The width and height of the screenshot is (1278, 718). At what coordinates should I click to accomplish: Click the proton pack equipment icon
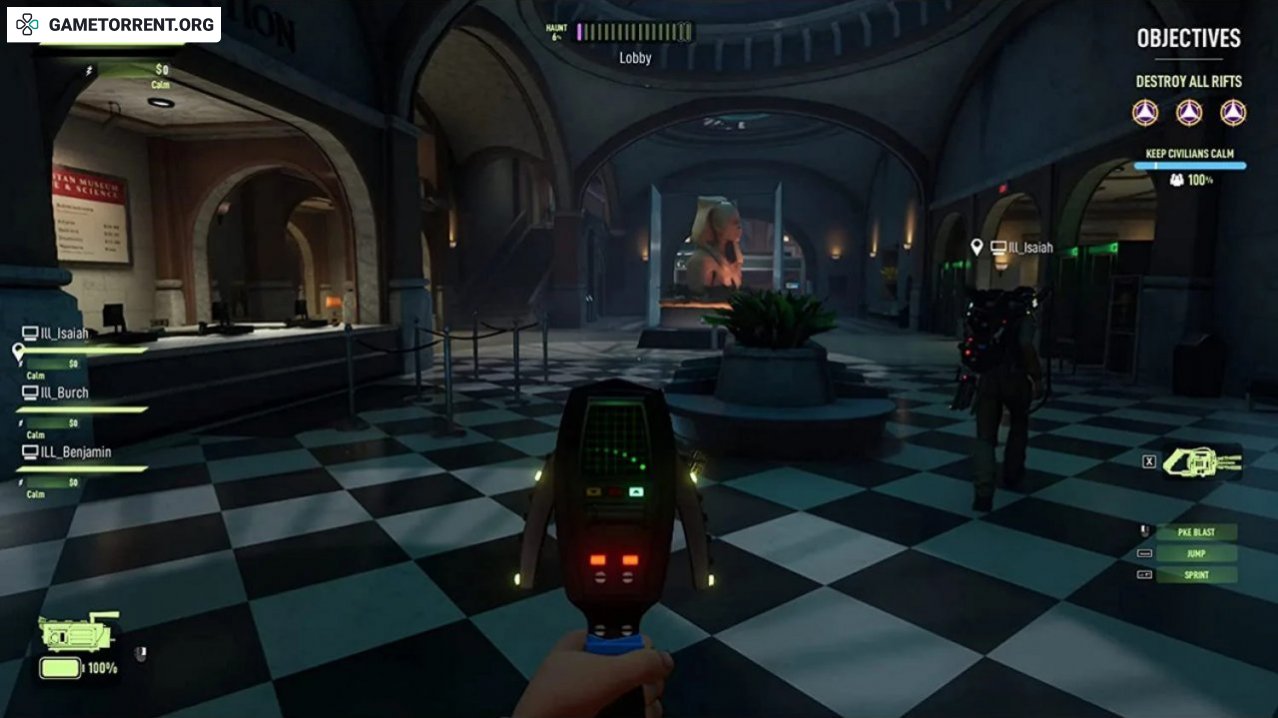coord(79,632)
